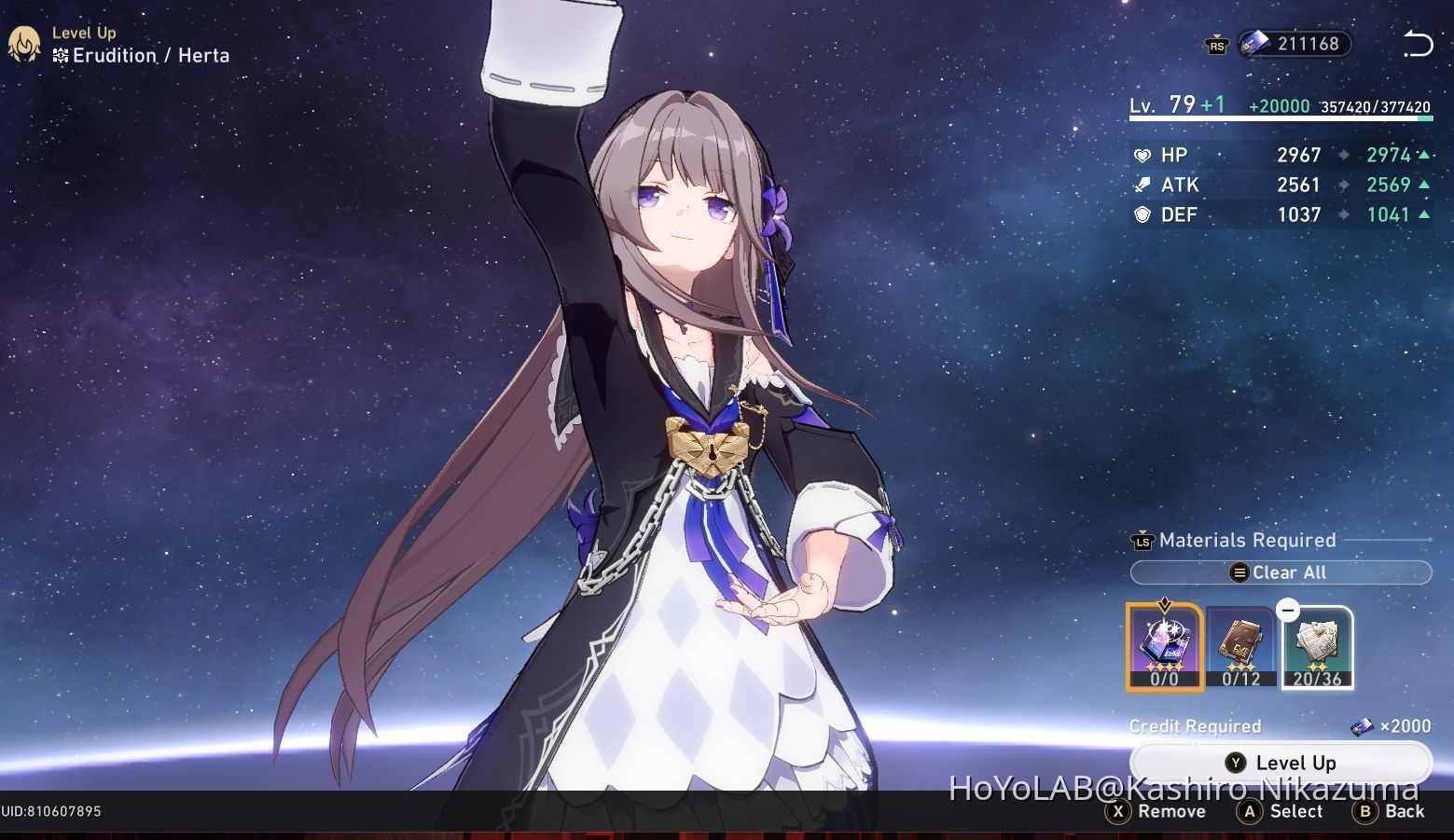Click the return arrow icon at top right
The height and width of the screenshot is (840, 1454).
tap(1419, 43)
